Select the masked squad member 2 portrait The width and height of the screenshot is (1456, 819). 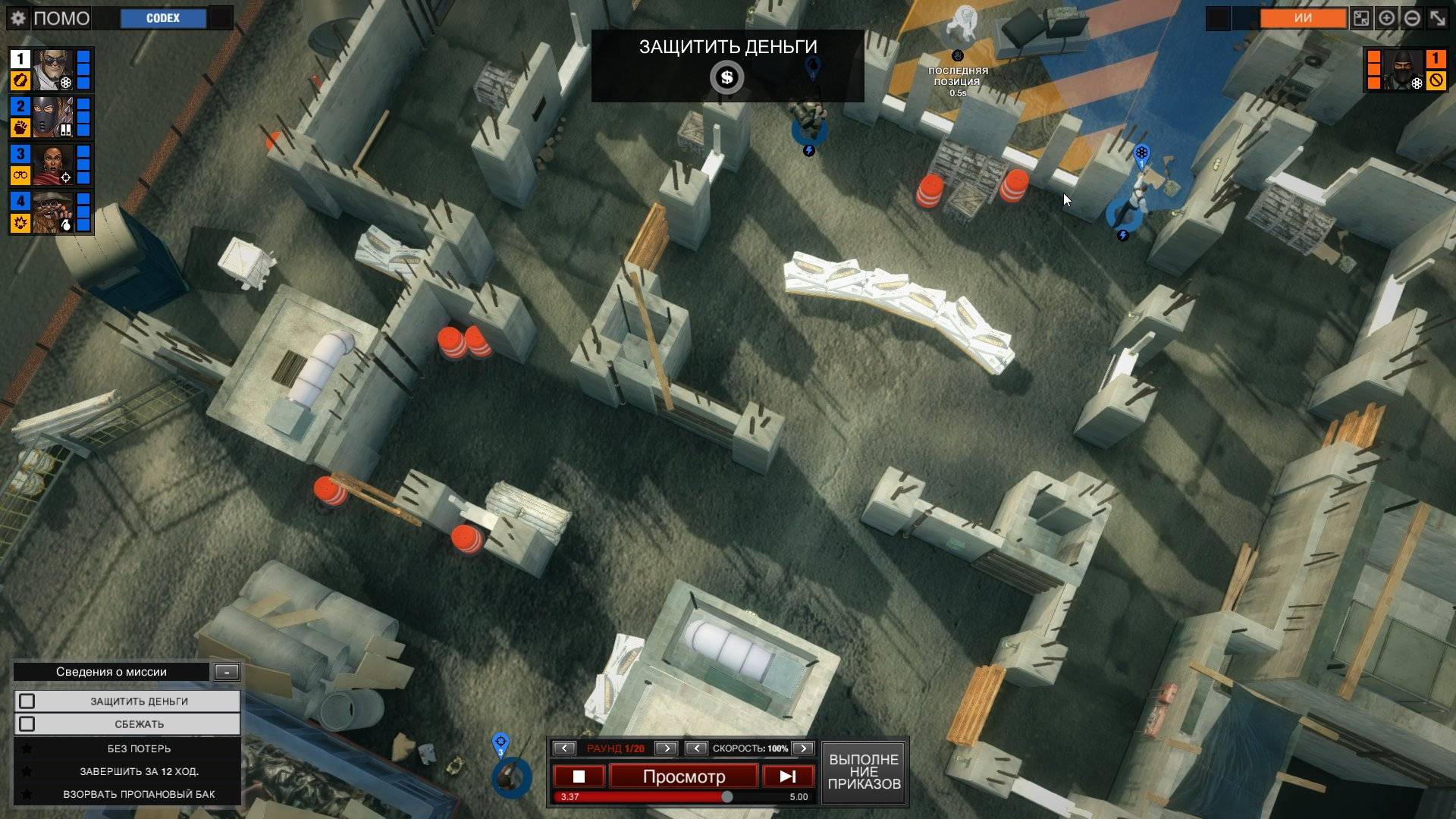pyautogui.click(x=53, y=117)
